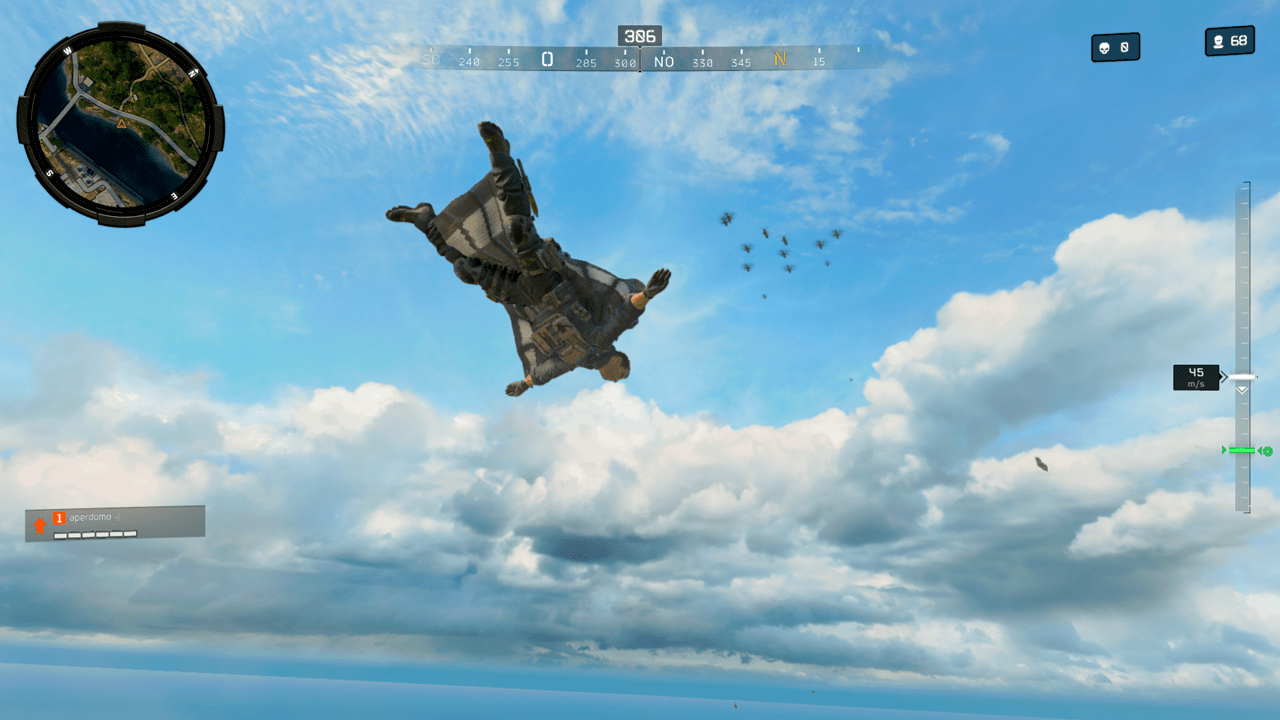Viewport: 1280px width, 720px height.
Task: Click aperdomo's segmented health bar
Action: pyautogui.click(x=95, y=533)
